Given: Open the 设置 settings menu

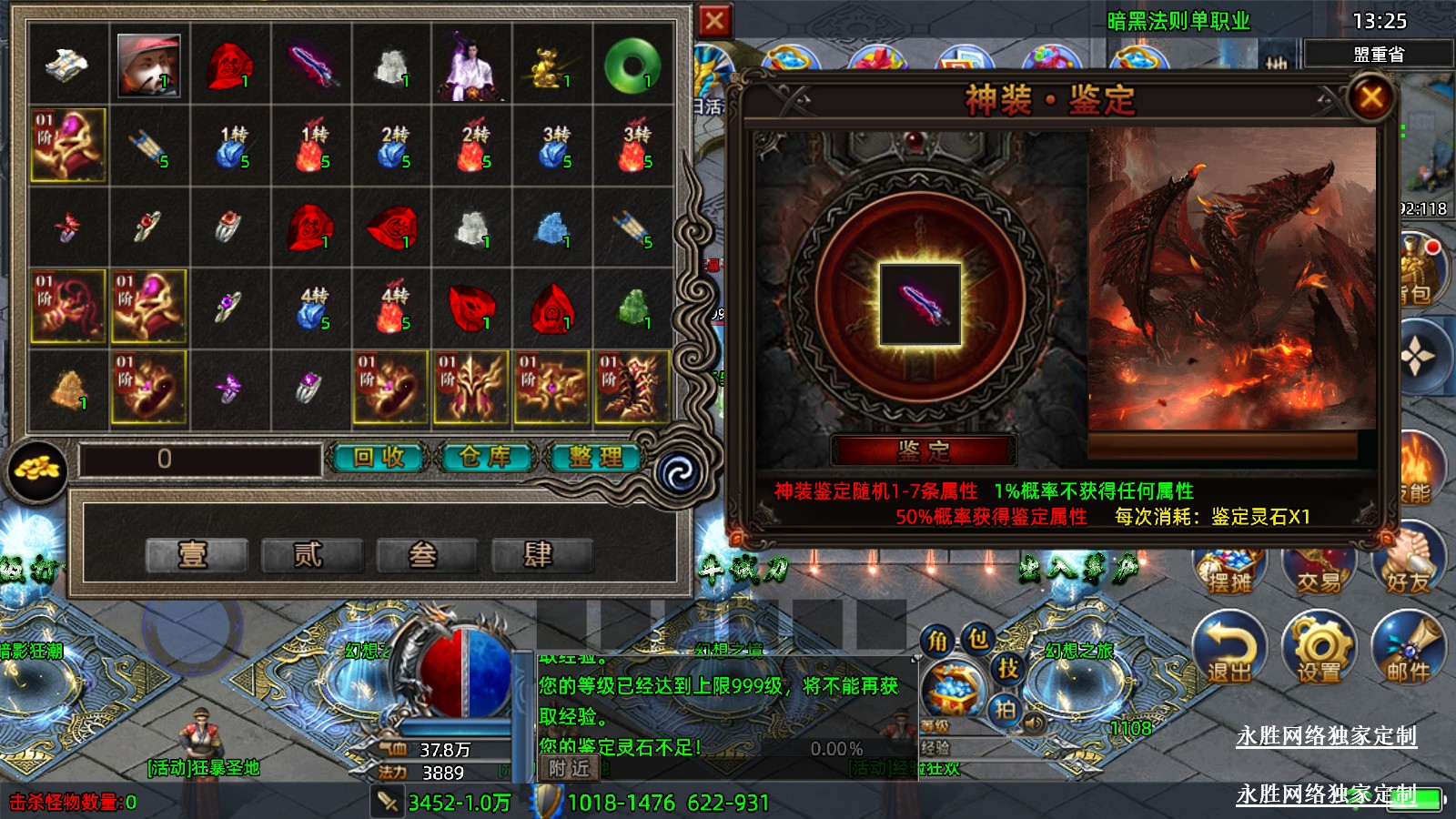Looking at the screenshot, I should coord(1319,648).
